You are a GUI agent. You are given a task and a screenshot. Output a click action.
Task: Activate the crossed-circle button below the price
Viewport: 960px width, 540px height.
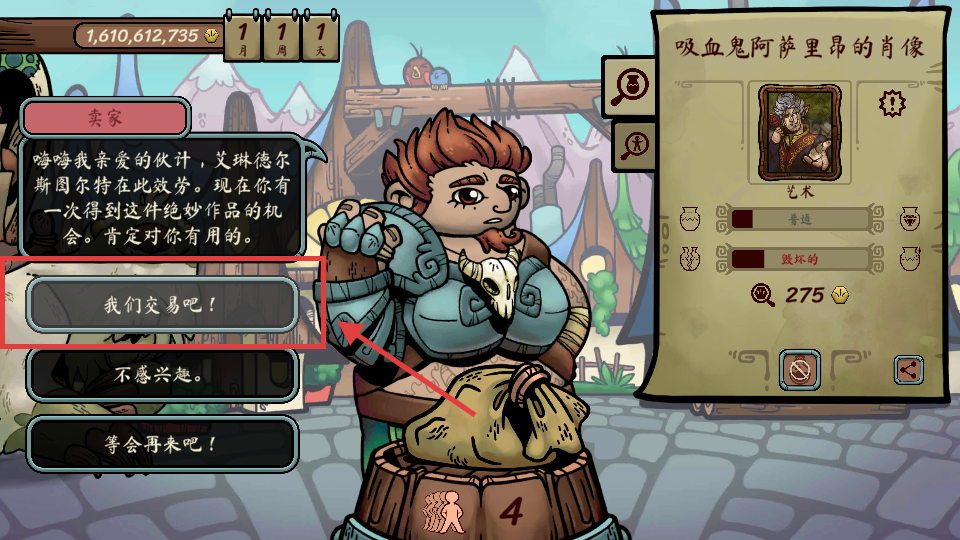click(800, 370)
